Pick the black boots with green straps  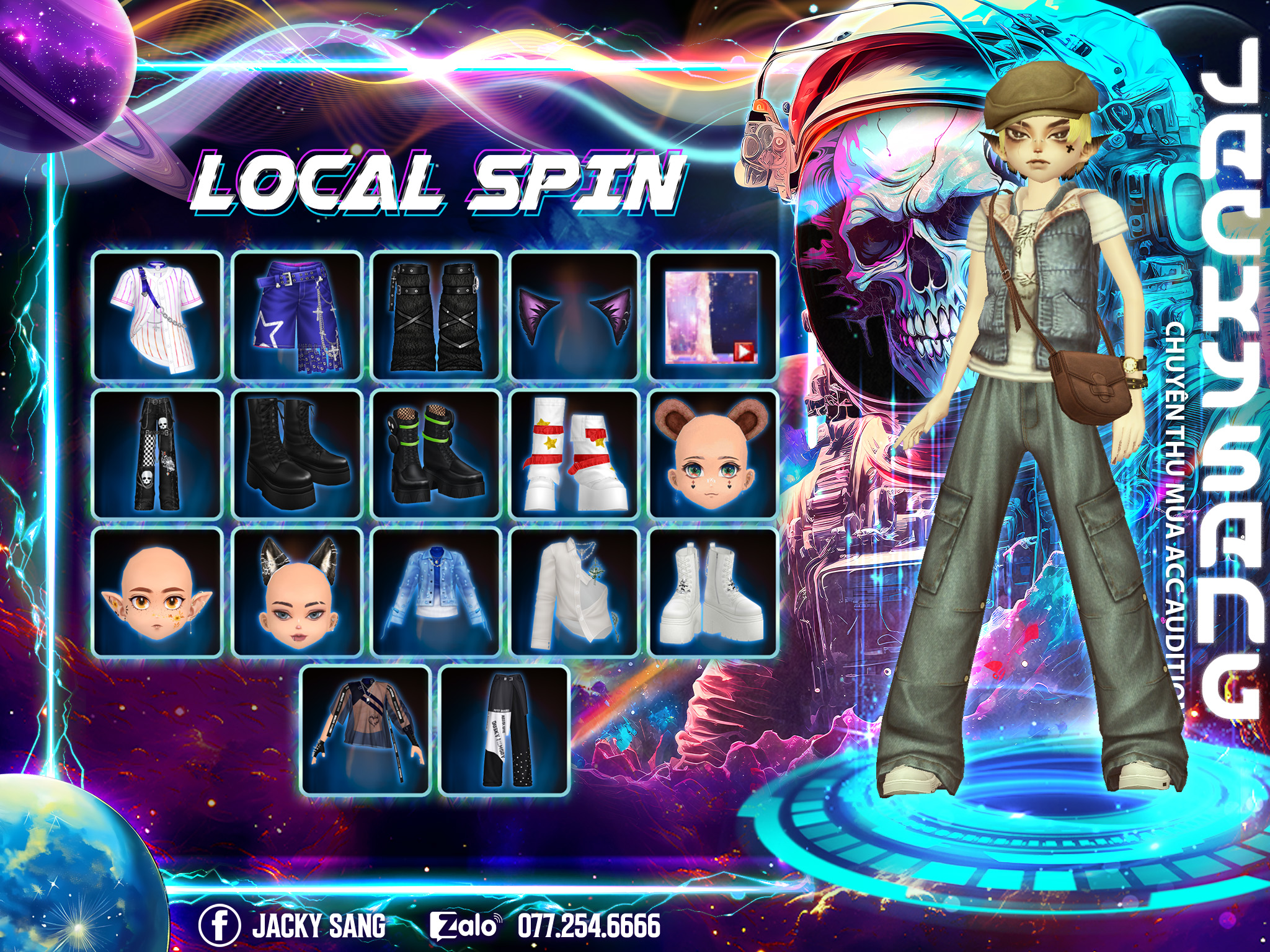[436, 454]
